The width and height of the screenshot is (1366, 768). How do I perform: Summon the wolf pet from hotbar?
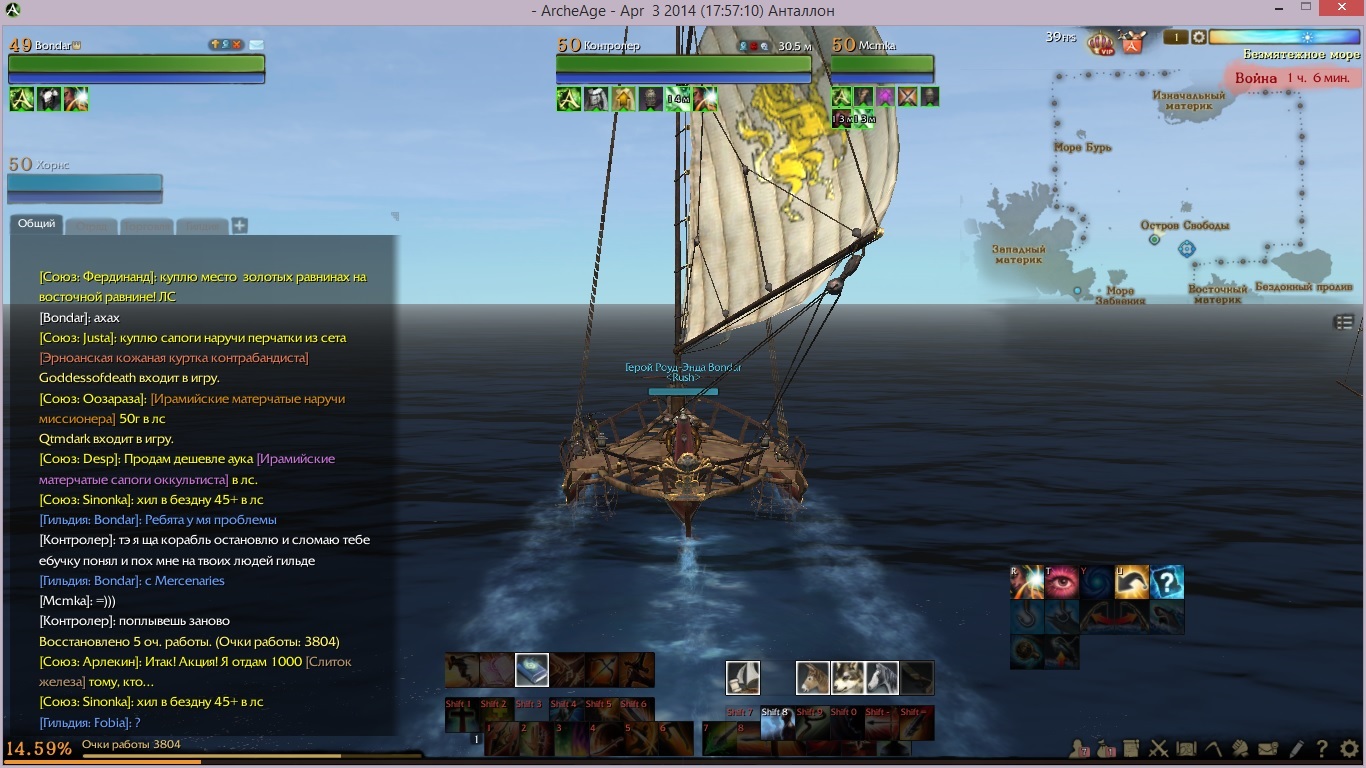pyautogui.click(x=848, y=677)
